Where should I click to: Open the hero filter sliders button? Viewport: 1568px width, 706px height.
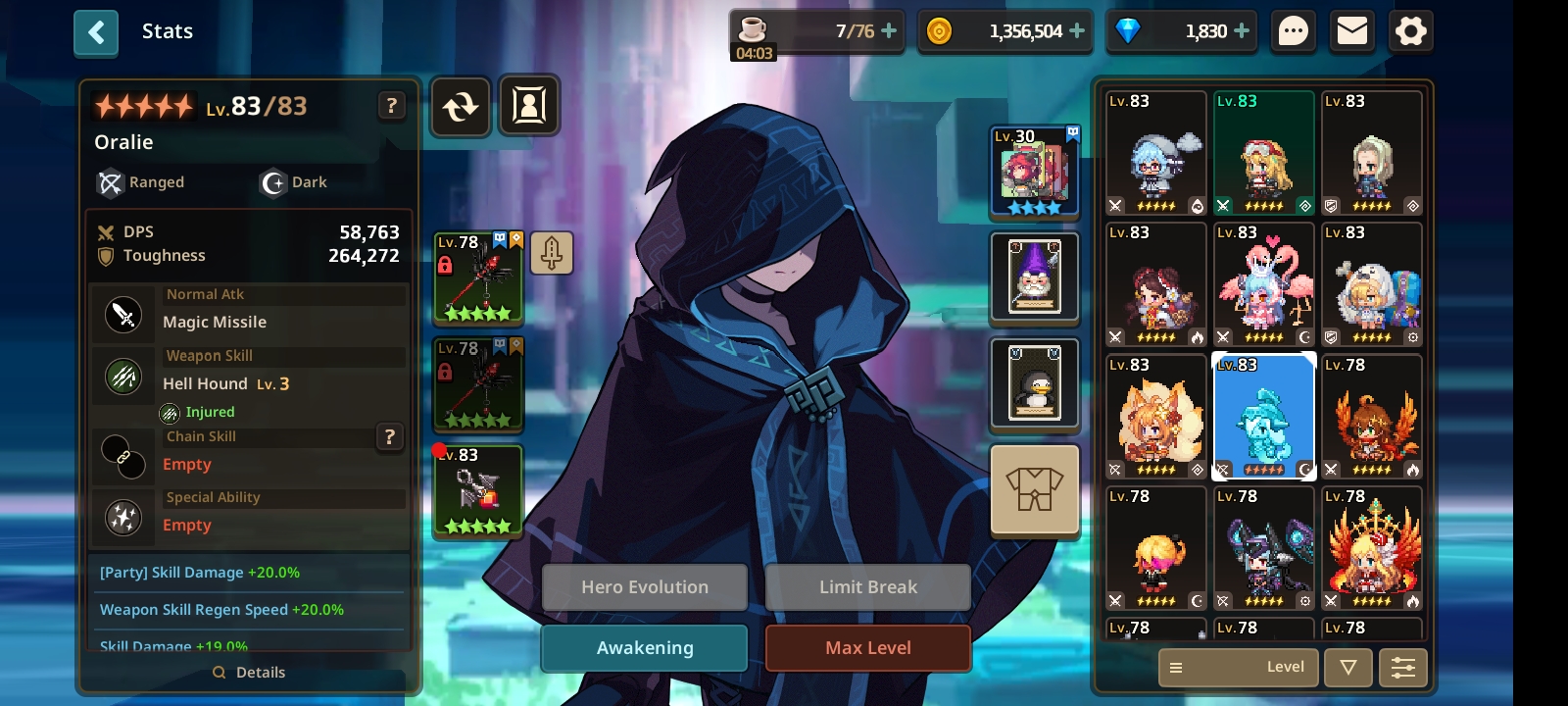coord(1403,667)
